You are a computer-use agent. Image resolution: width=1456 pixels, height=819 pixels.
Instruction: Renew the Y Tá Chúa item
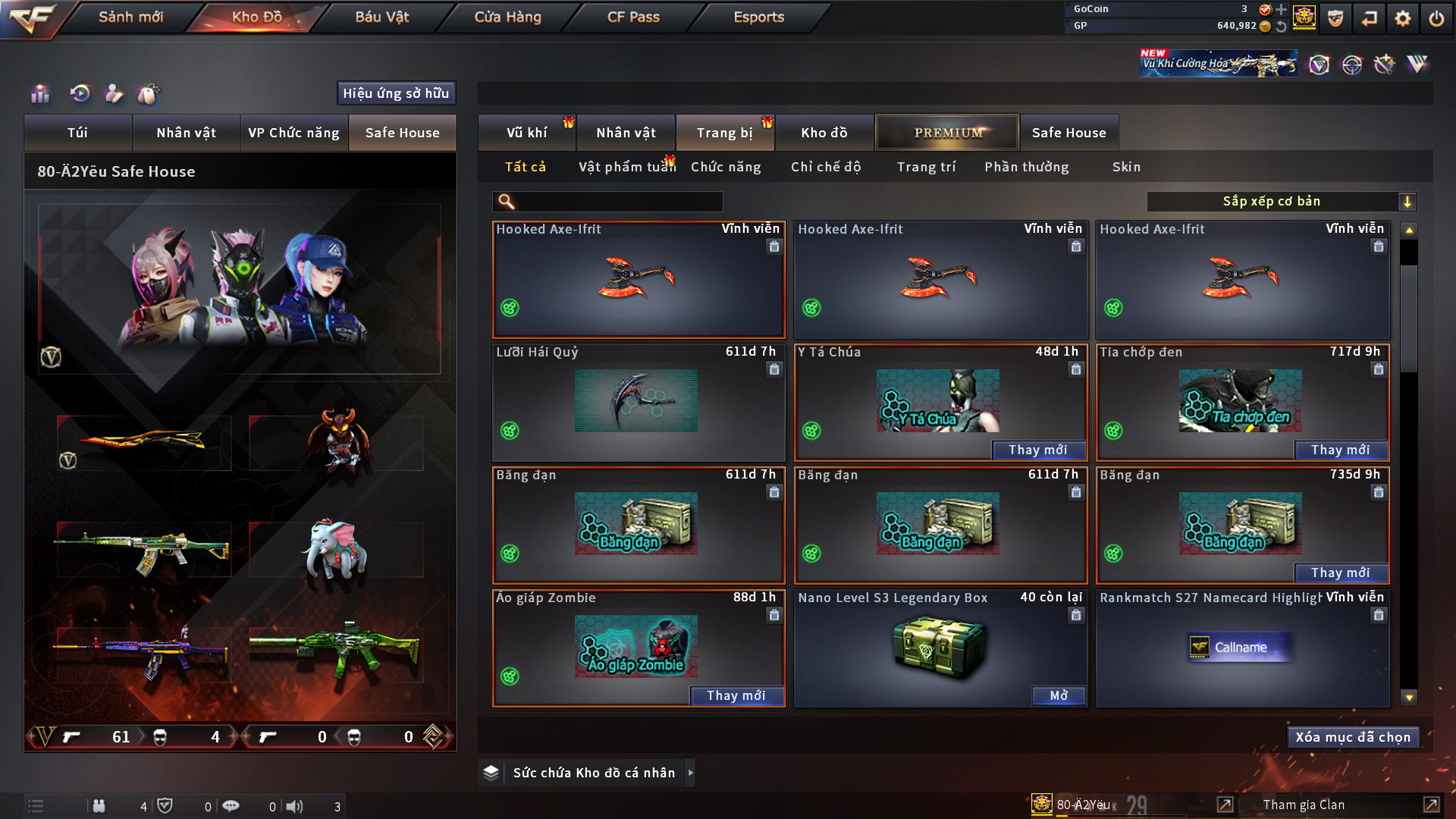[x=1037, y=450]
